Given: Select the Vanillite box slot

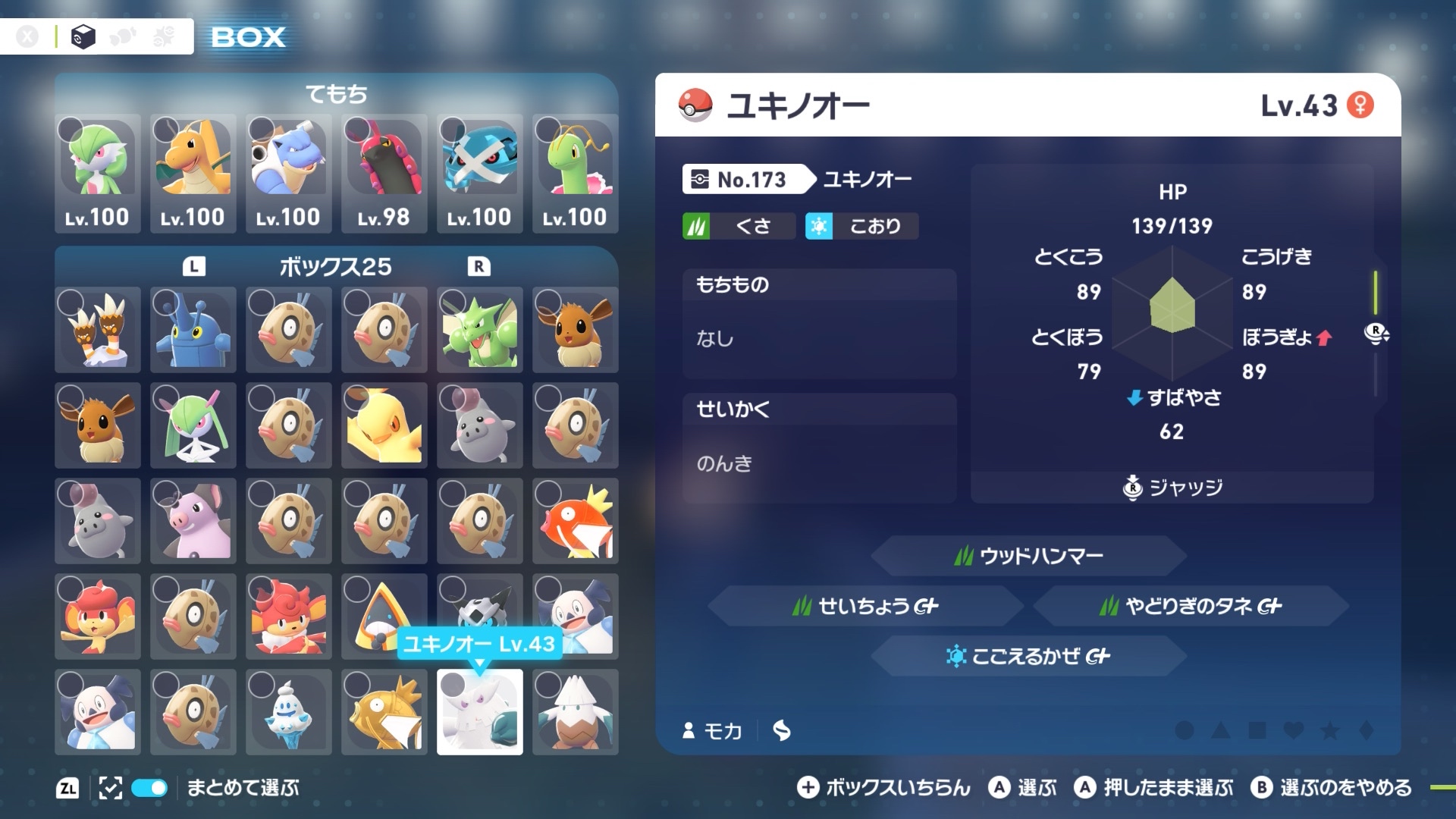Looking at the screenshot, I should coord(289,712).
